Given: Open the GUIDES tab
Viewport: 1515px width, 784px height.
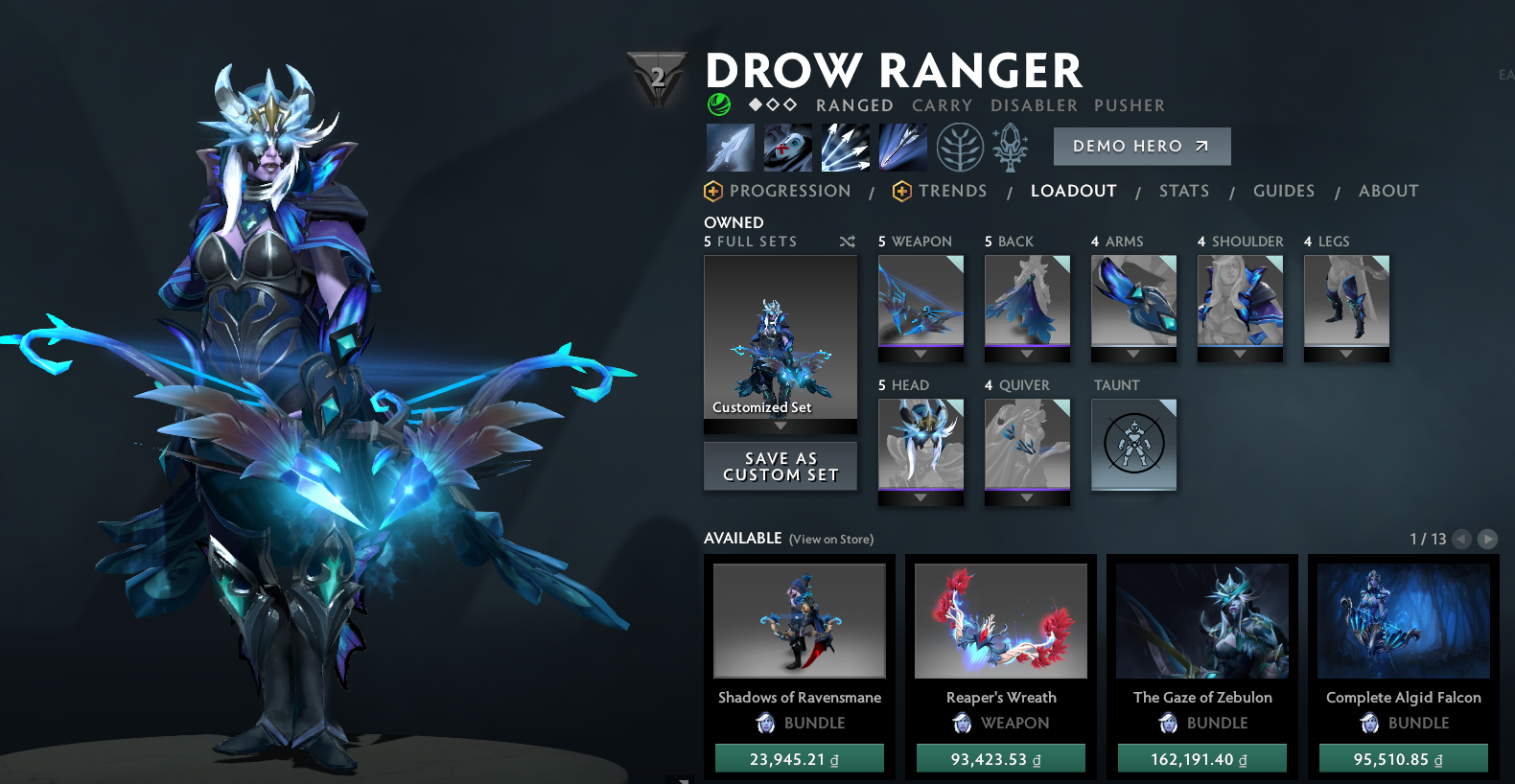Looking at the screenshot, I should [x=1283, y=191].
